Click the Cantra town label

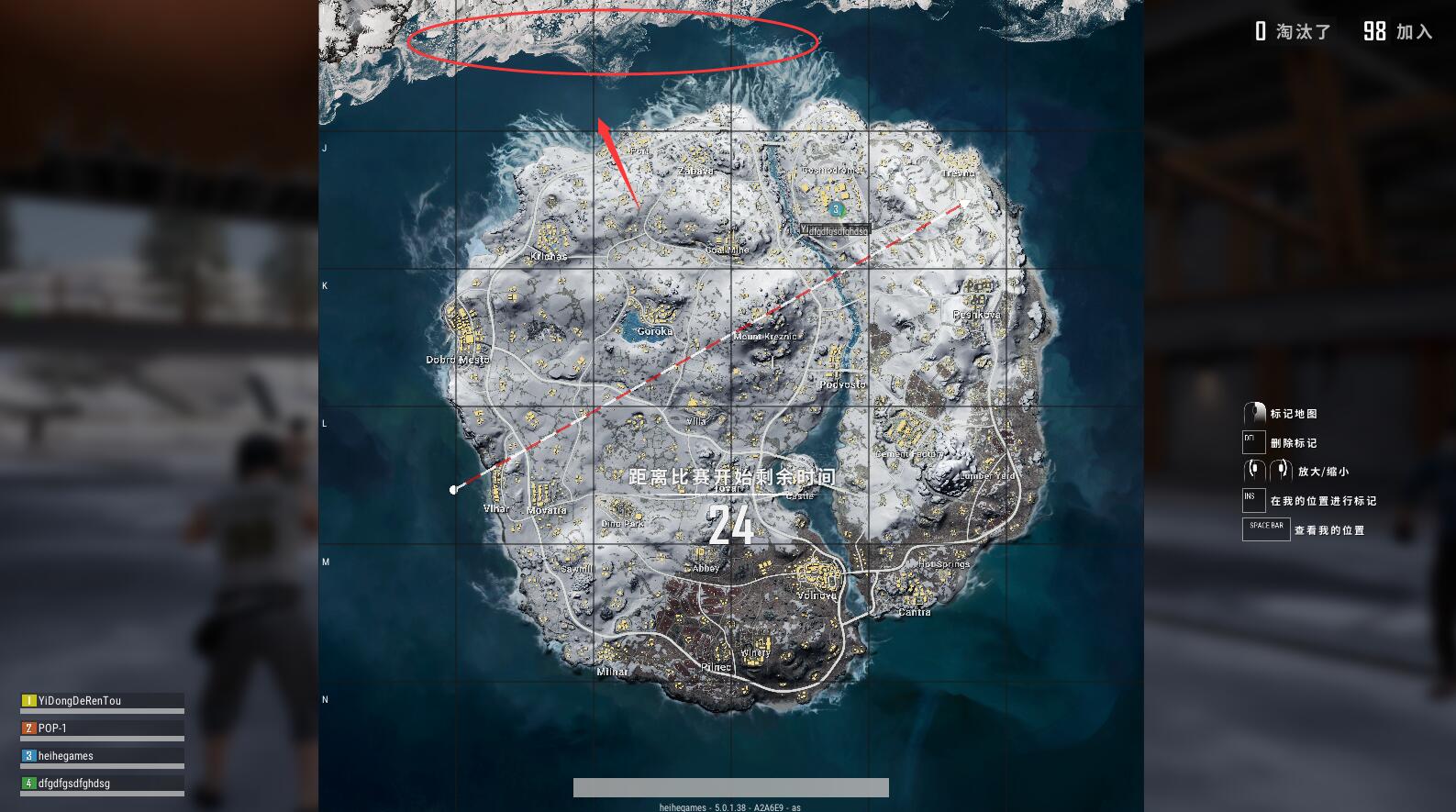[x=914, y=612]
